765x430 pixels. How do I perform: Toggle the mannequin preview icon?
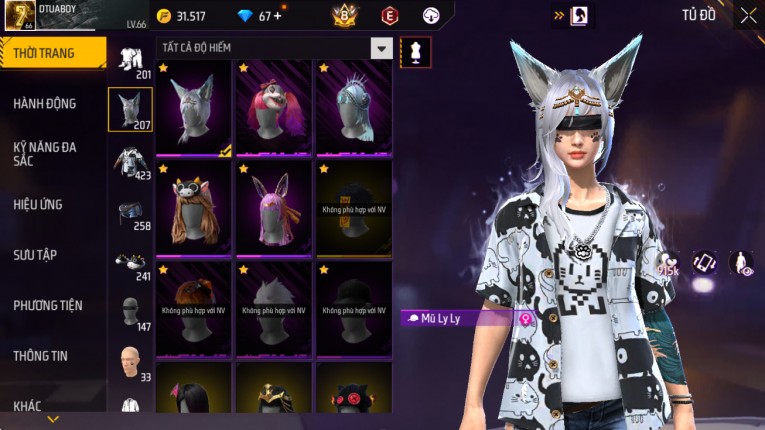[415, 51]
